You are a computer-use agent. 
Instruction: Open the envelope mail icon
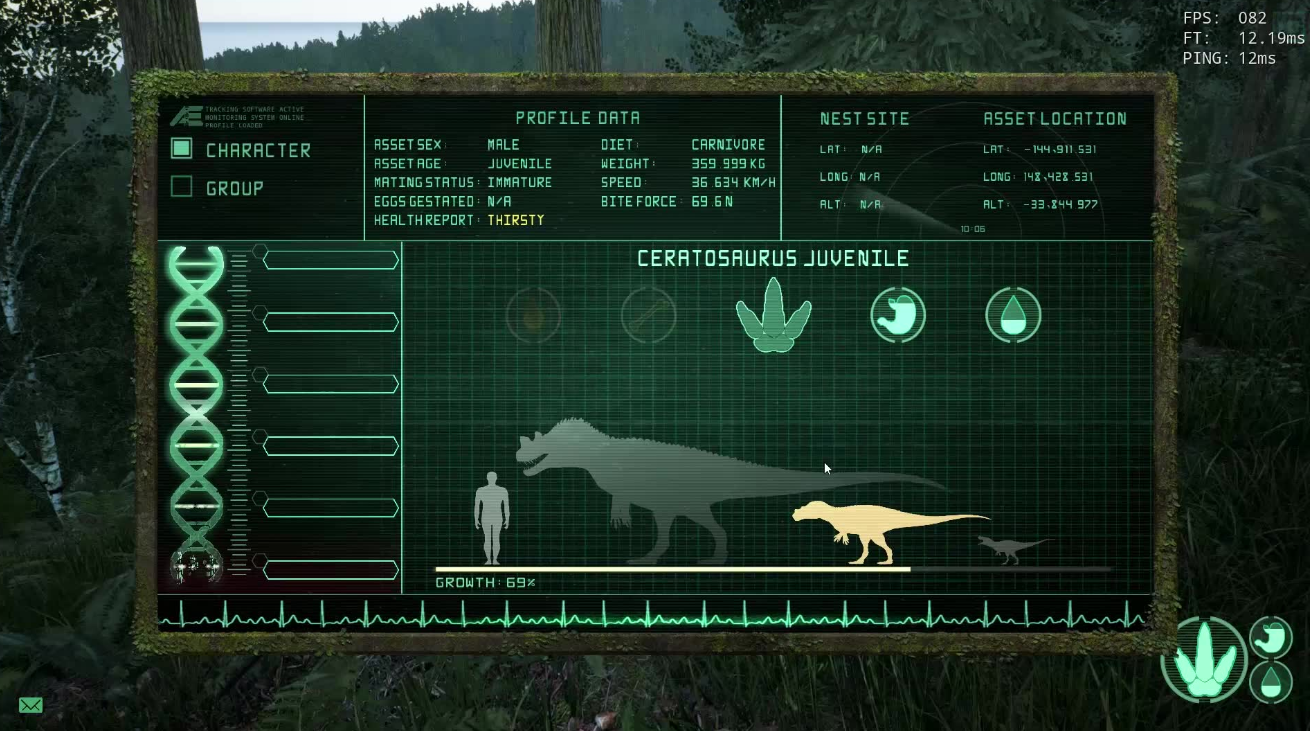click(31, 706)
